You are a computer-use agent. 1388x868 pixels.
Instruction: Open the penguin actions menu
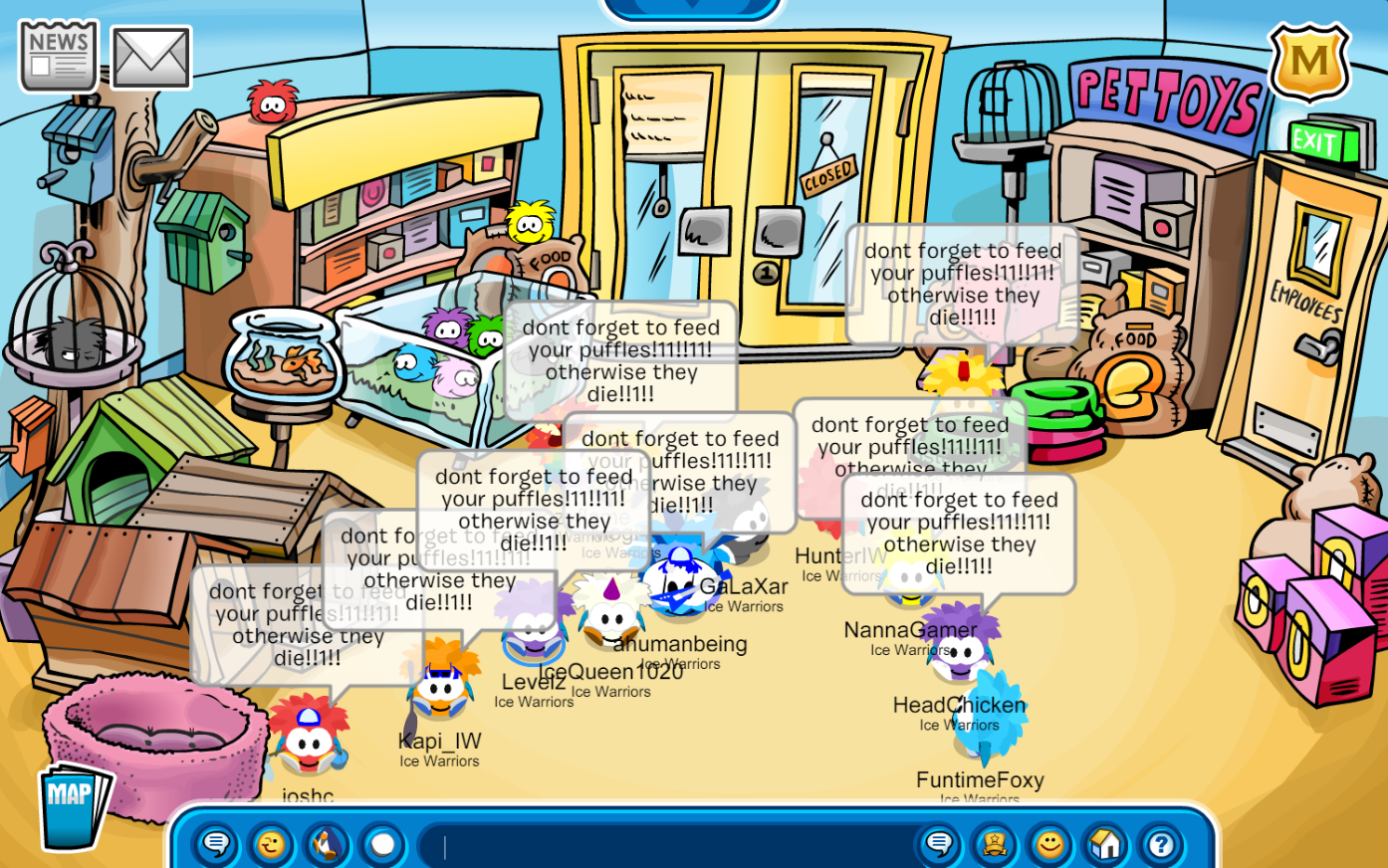327,845
